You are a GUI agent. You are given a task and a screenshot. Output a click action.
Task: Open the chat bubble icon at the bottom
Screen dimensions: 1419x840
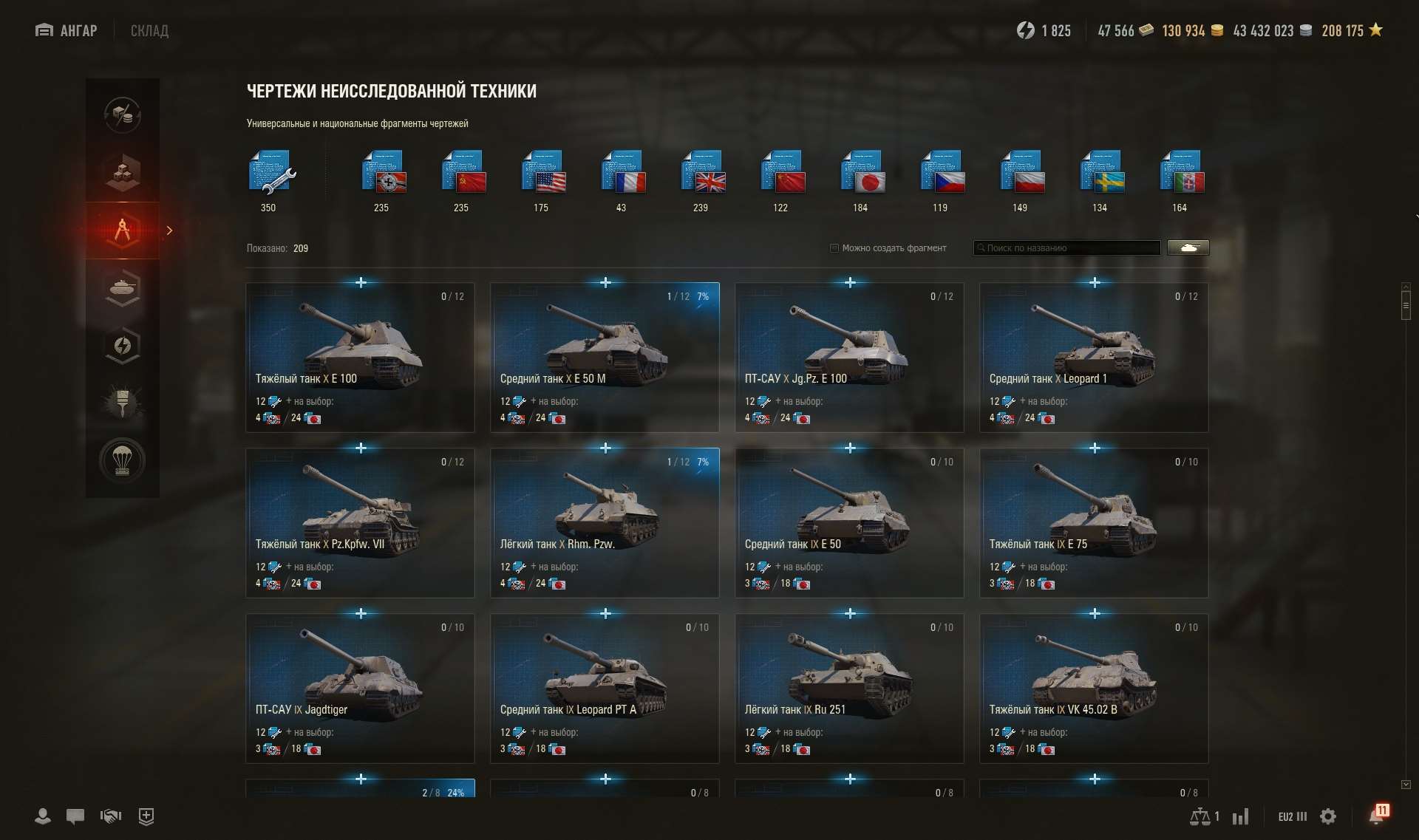75,816
